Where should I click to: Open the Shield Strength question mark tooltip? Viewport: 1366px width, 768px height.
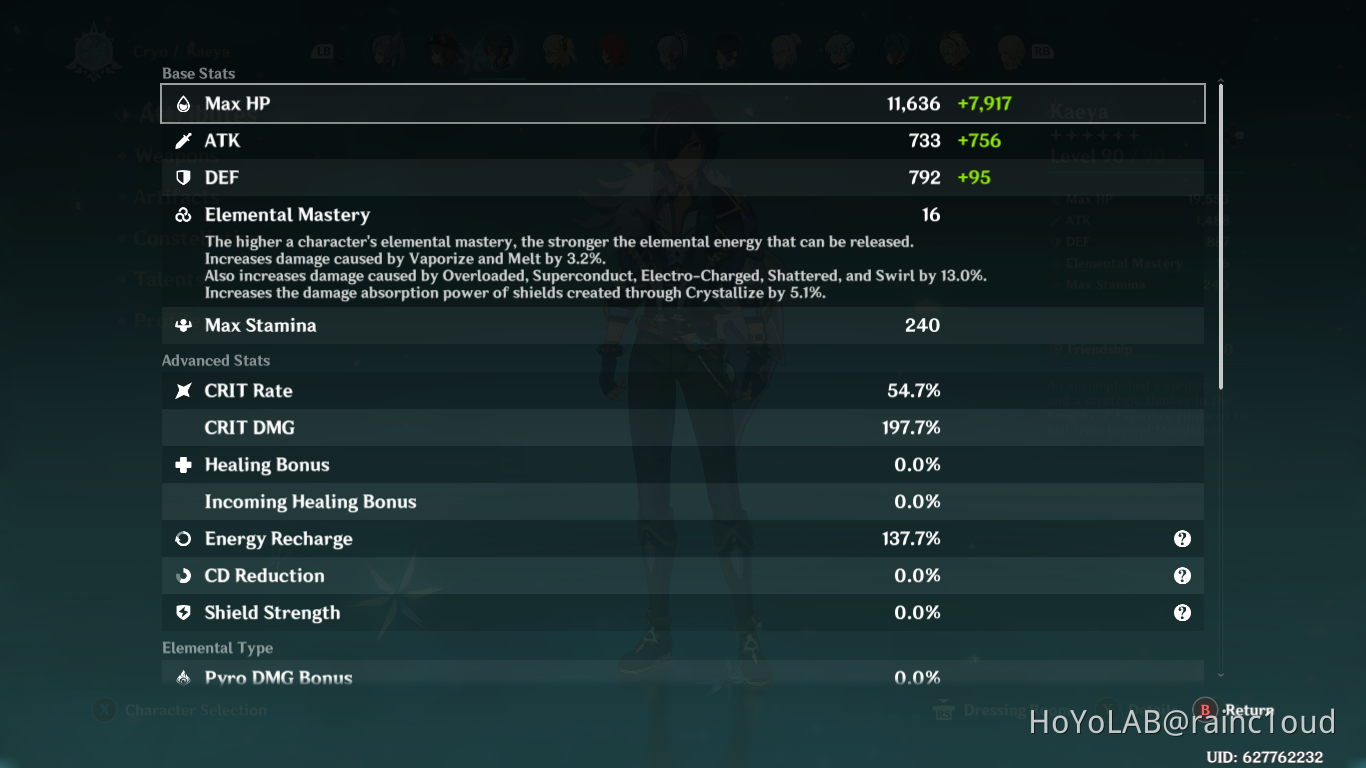[x=1183, y=612]
